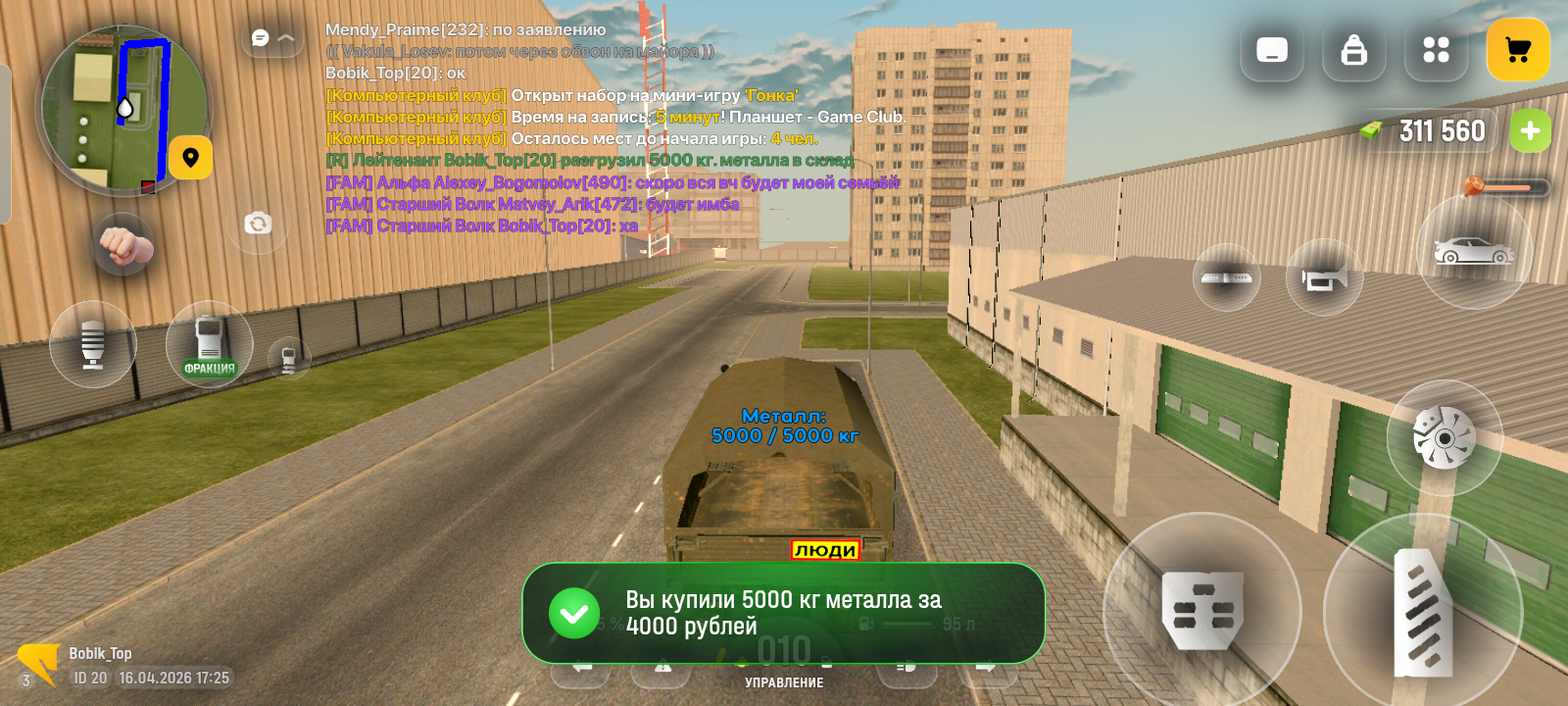The image size is (1568, 706).
Task: Tap the gas pedal
Action: coord(1423,613)
